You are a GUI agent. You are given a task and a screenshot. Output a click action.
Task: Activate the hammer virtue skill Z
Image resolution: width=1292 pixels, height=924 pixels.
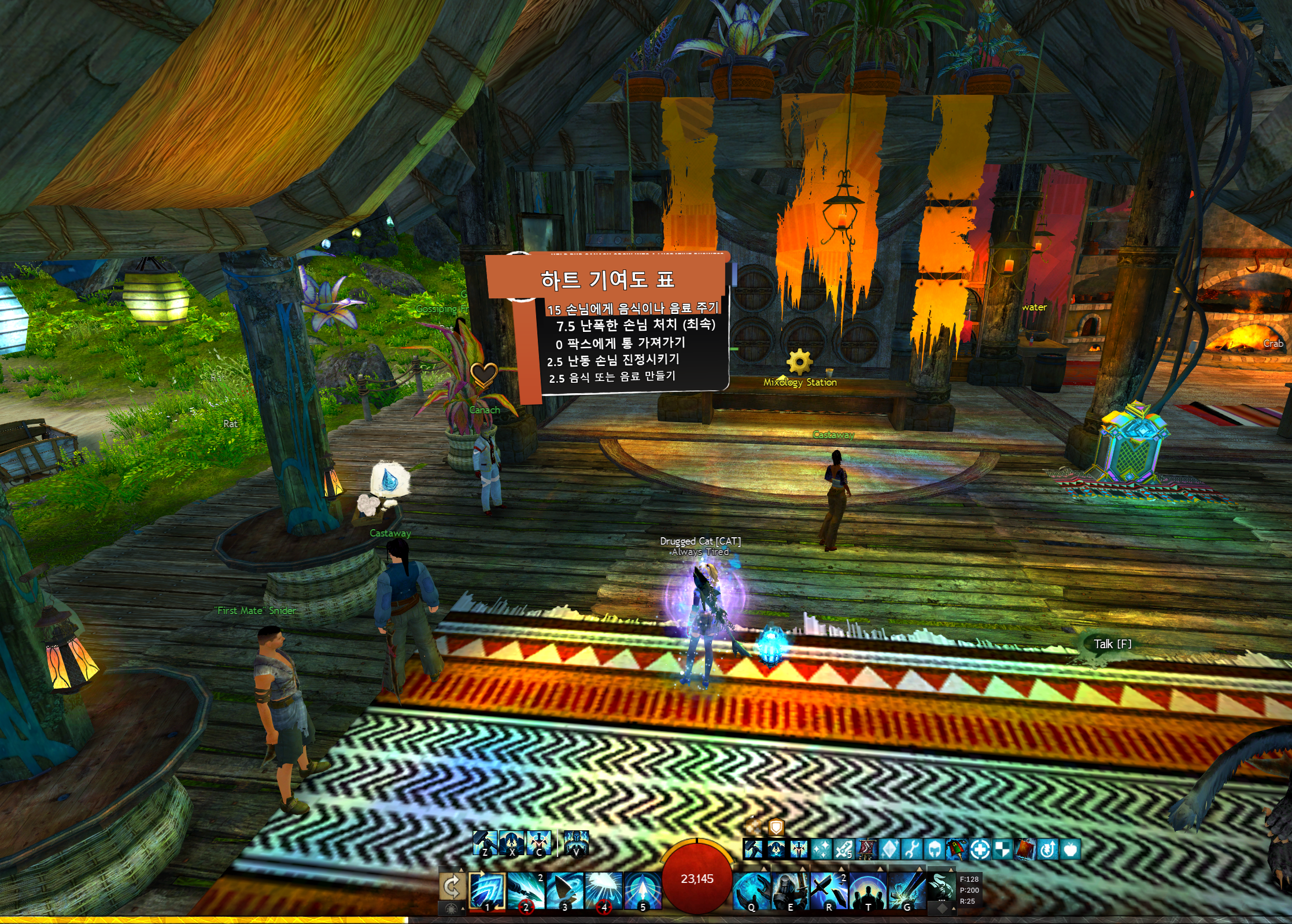(485, 843)
